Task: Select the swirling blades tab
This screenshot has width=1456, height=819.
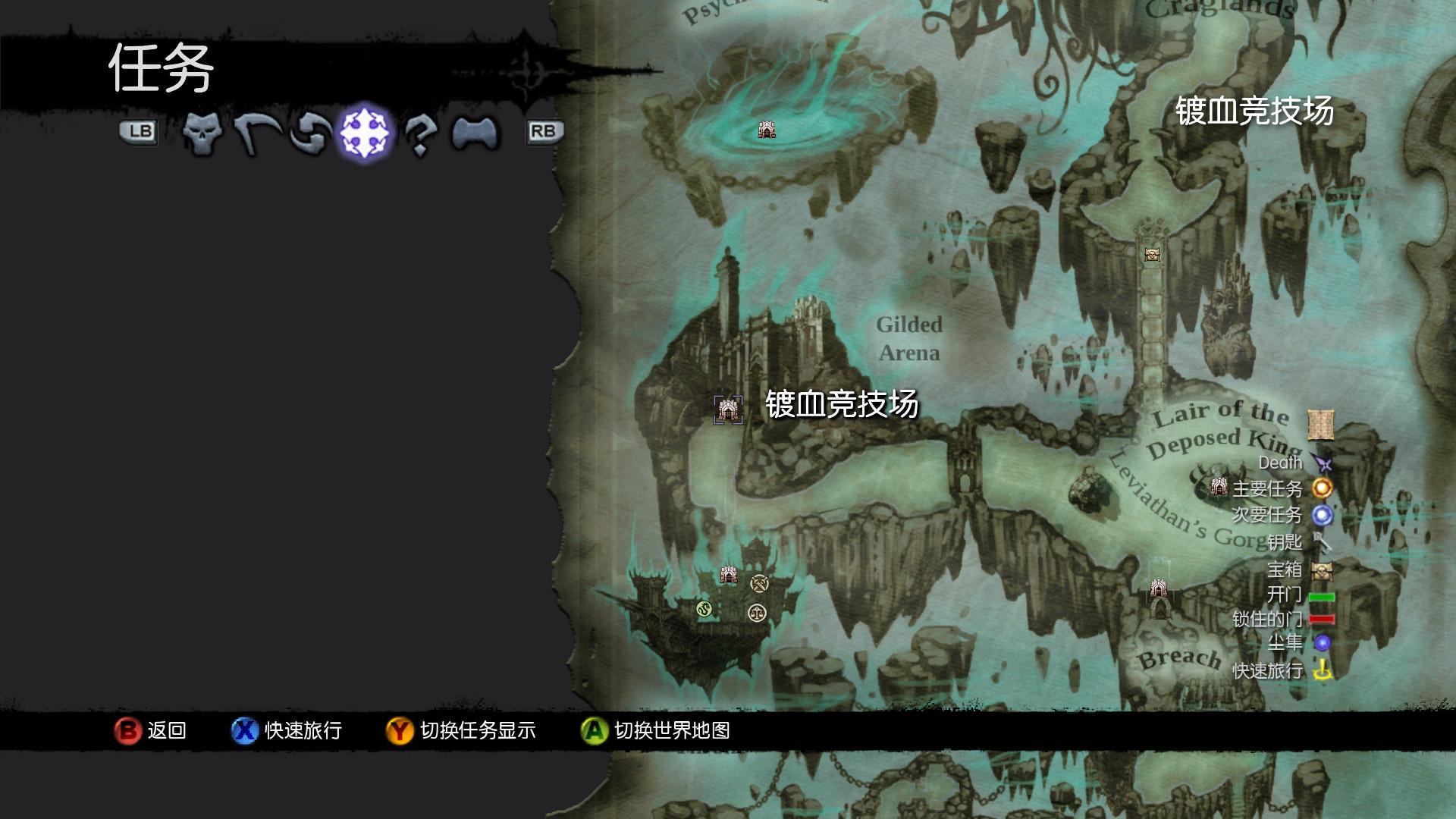Action: pos(311,133)
